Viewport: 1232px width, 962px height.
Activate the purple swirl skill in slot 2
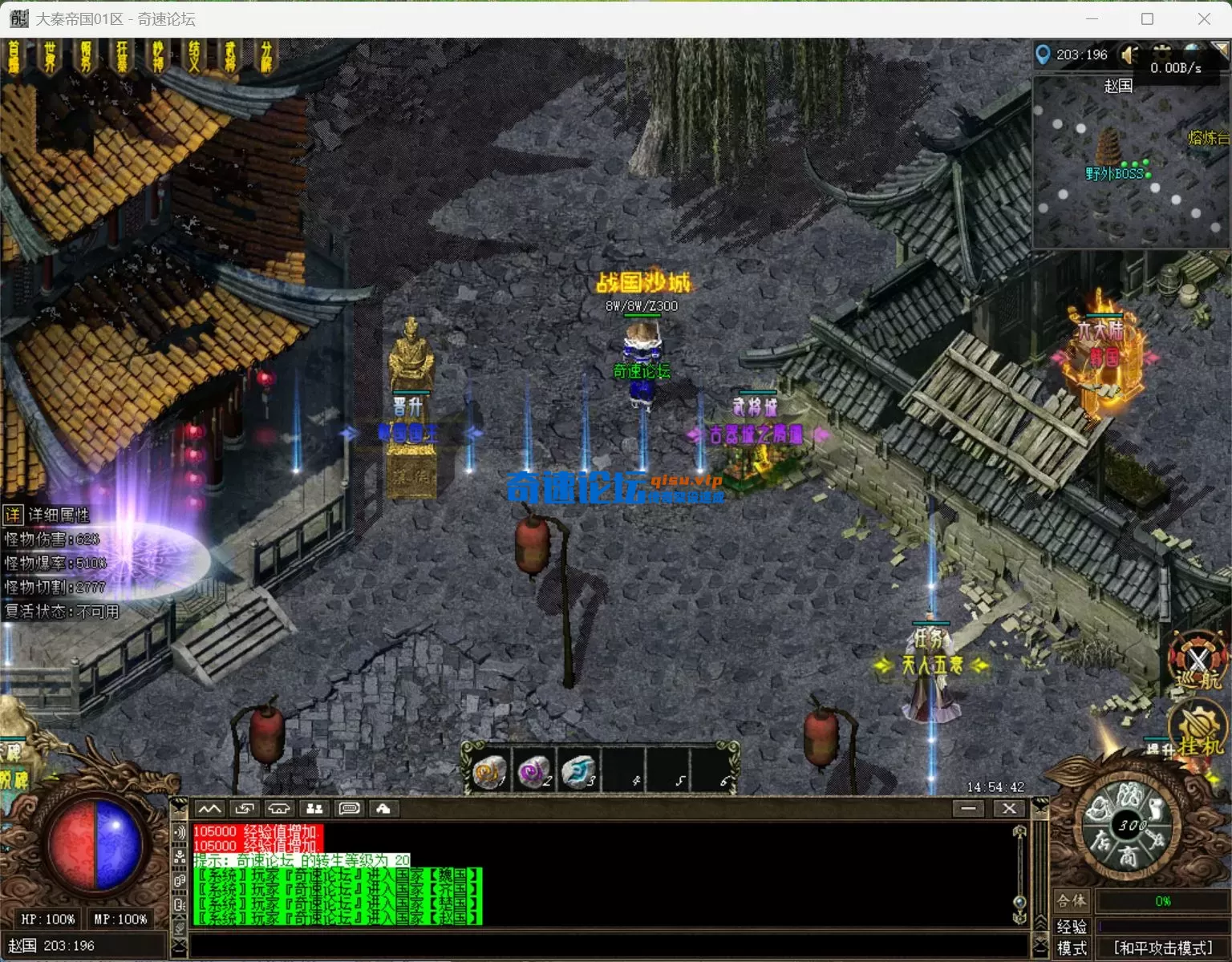(533, 772)
